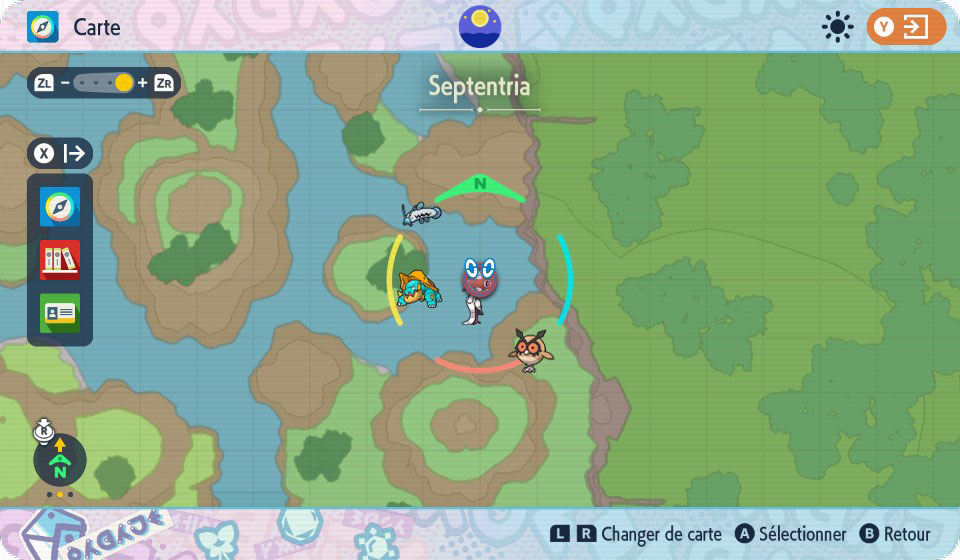Toggle the north-facing compass orientation

point(60,460)
